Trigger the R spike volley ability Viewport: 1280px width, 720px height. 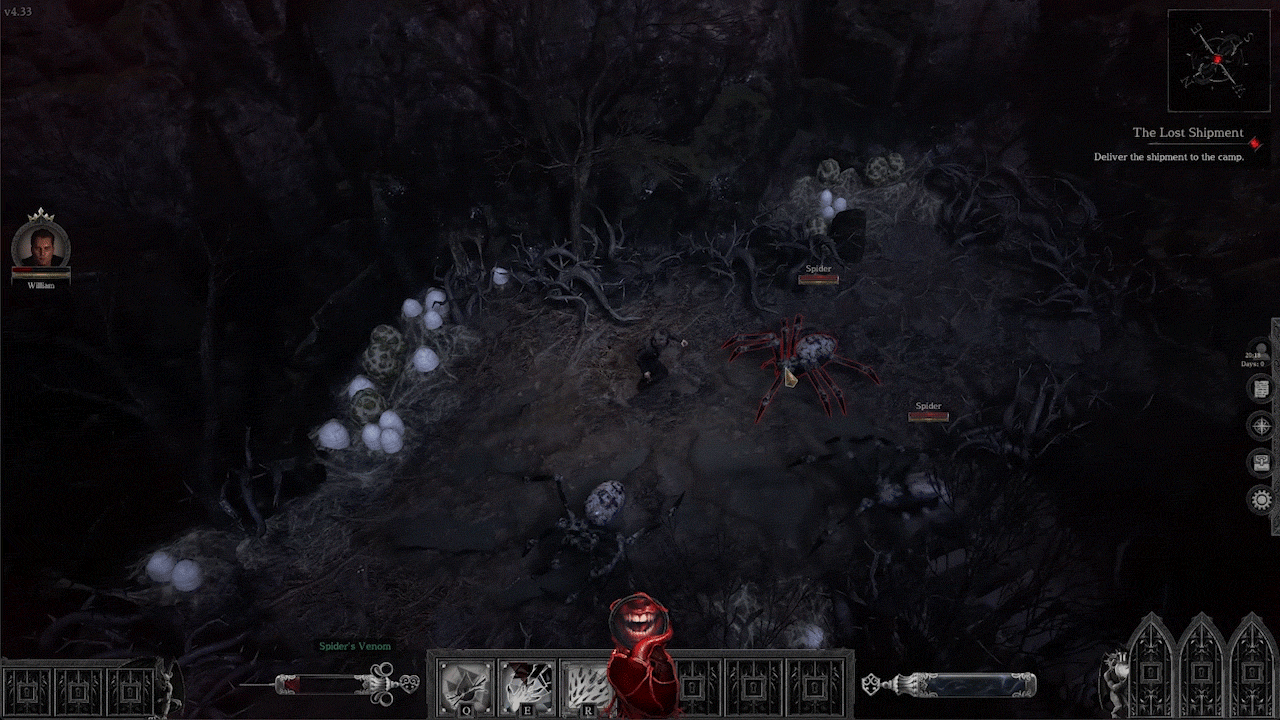[x=587, y=687]
